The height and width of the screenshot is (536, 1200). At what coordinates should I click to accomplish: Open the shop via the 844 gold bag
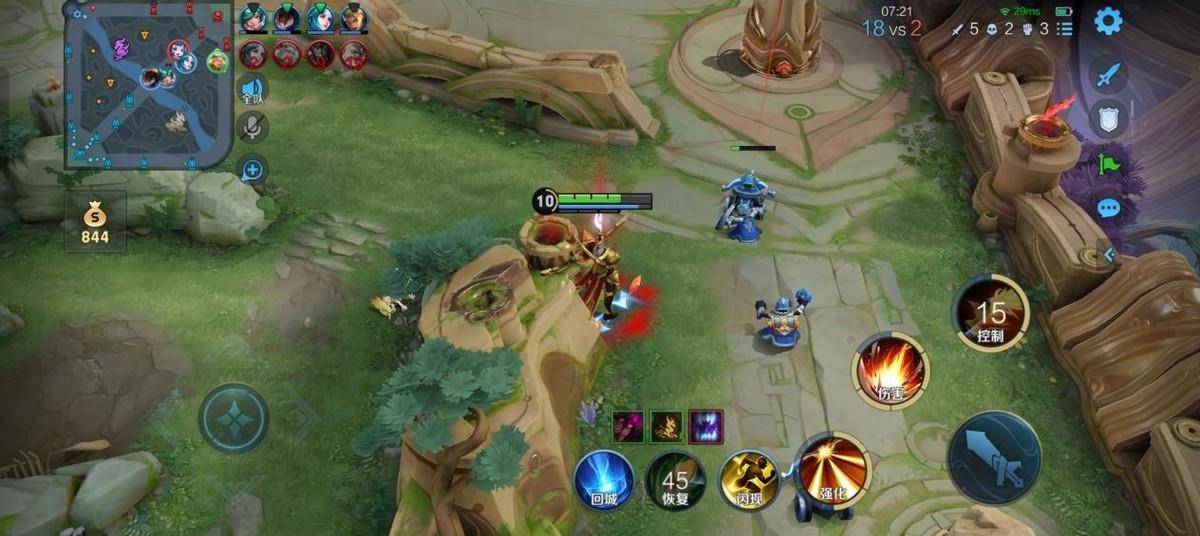point(95,222)
